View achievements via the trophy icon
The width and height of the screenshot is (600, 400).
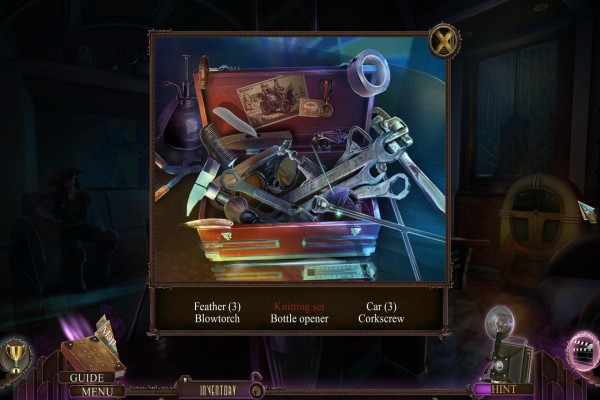pos(17,354)
